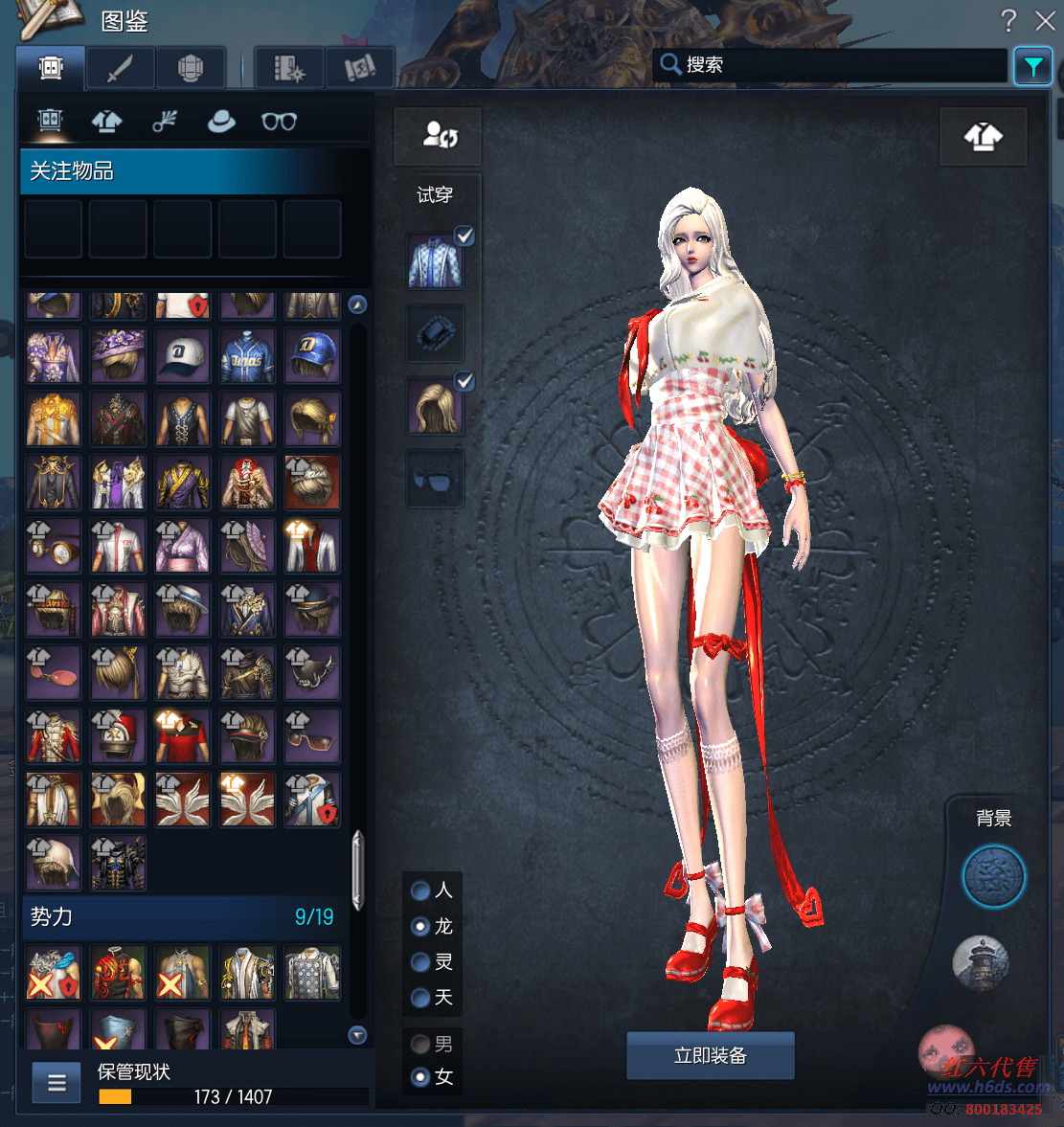Select the 男 gender option

coord(419,1044)
